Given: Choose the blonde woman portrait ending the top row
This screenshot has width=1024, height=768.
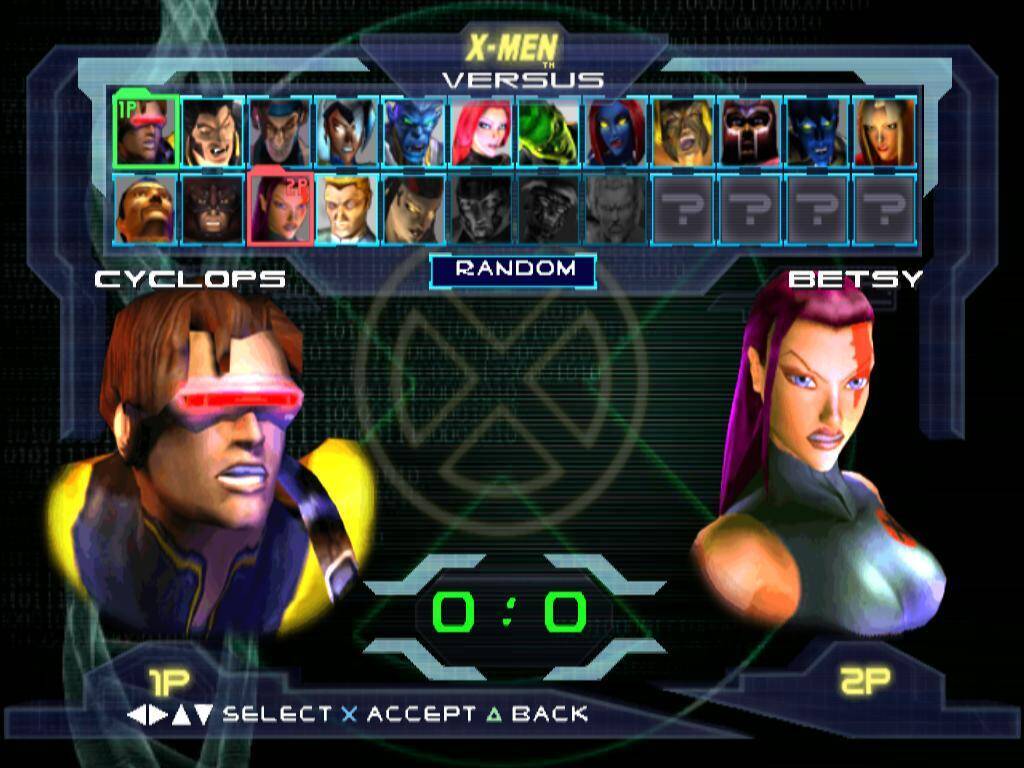Looking at the screenshot, I should coord(884,131).
